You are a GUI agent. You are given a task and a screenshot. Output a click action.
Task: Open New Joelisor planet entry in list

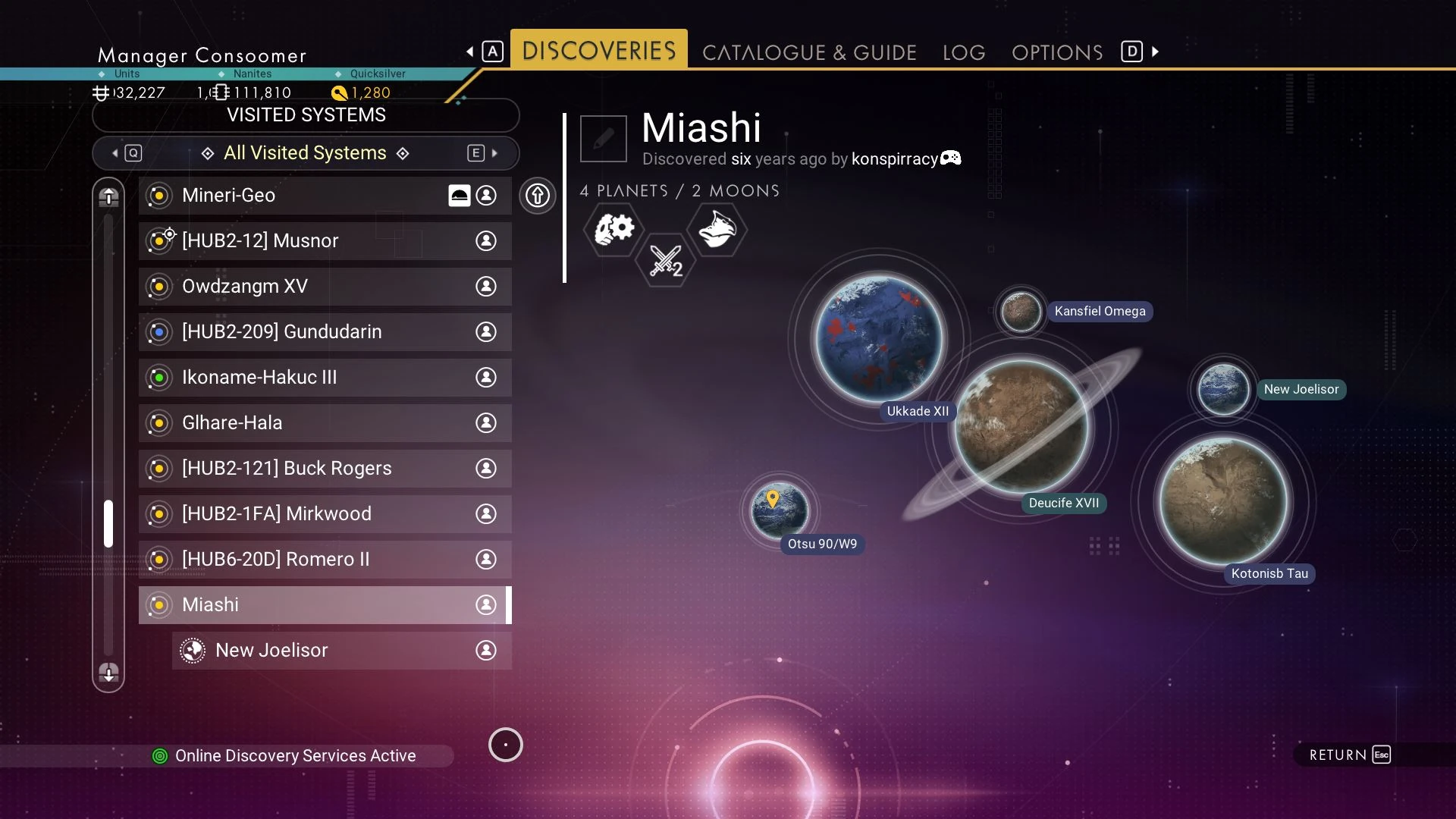[x=341, y=651]
